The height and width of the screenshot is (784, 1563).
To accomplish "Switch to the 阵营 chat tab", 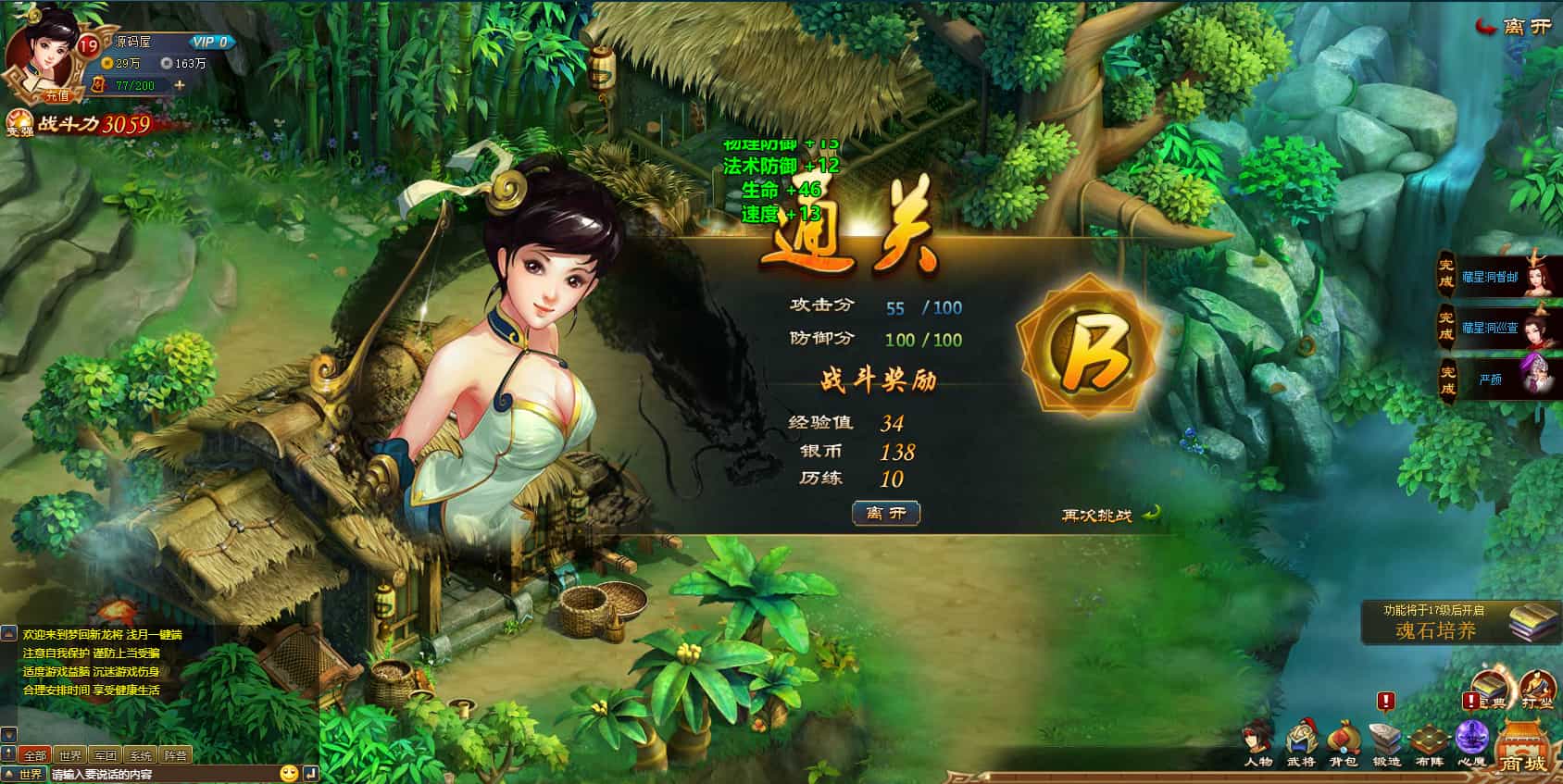I will pos(176,754).
